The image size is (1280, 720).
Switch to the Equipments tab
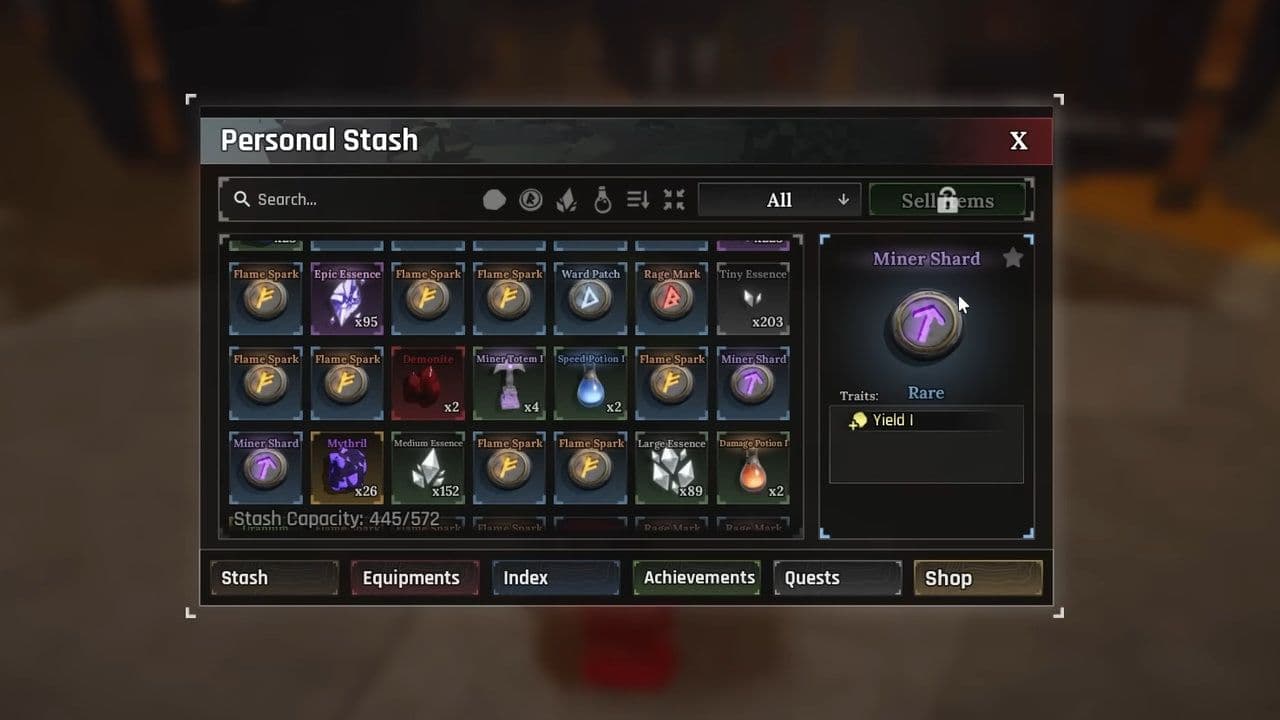tap(414, 577)
